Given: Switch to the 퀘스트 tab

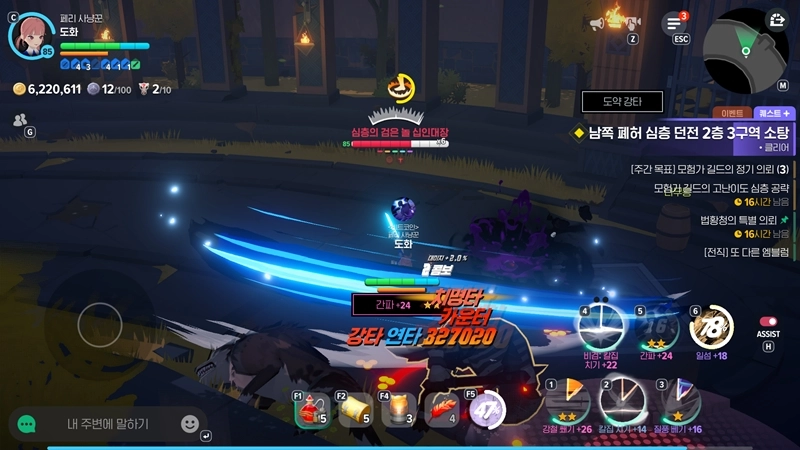Looking at the screenshot, I should click(771, 113).
